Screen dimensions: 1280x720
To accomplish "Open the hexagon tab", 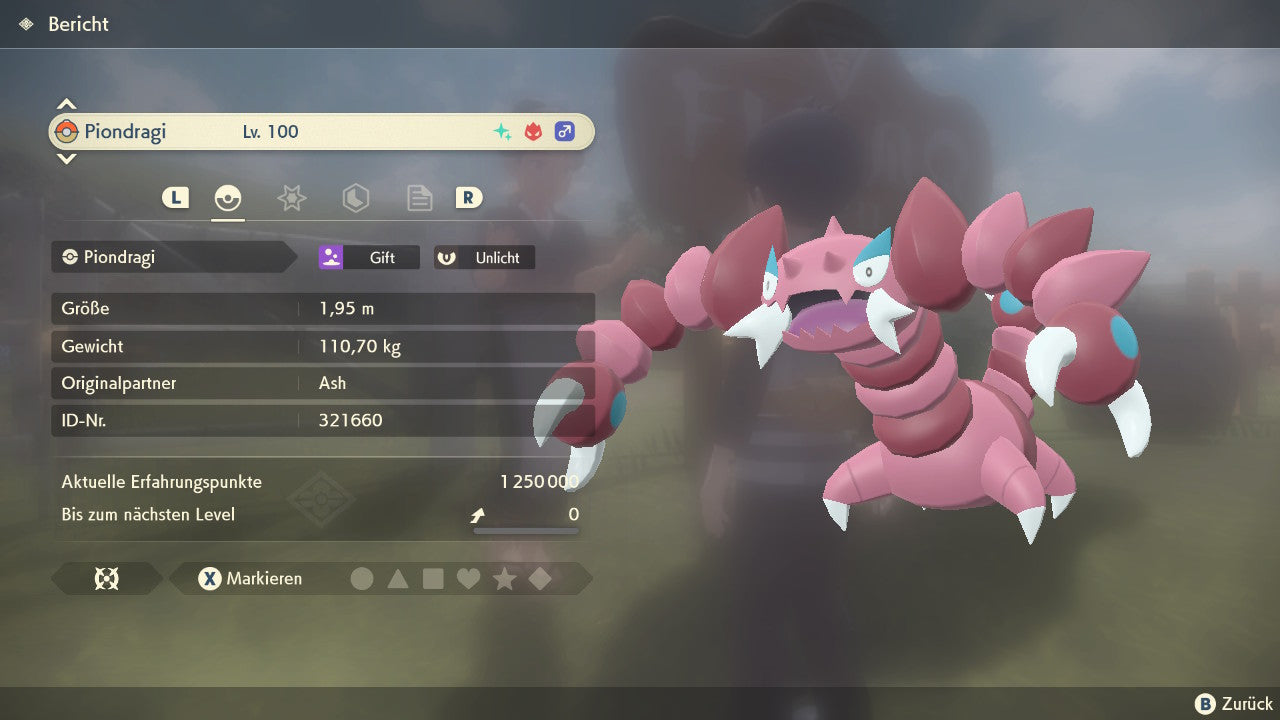I will [x=355, y=198].
